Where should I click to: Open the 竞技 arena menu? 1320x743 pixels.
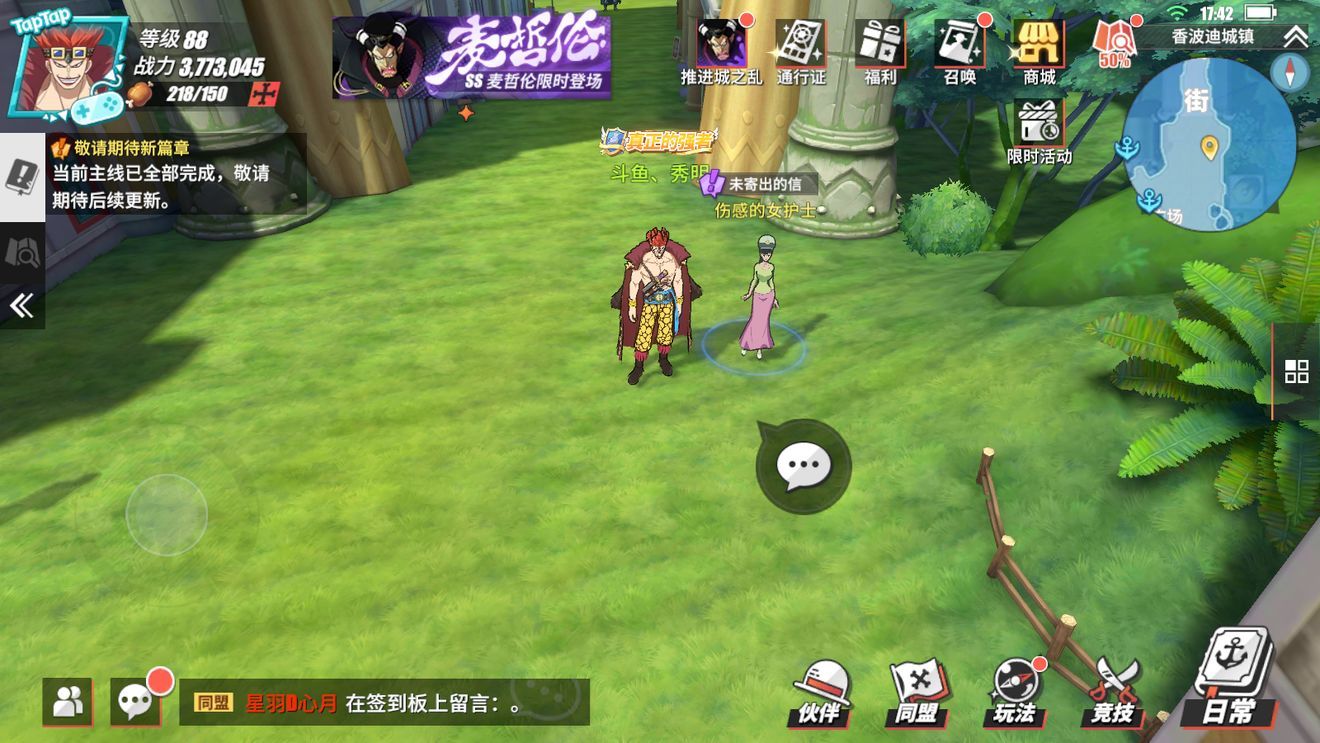[x=1113, y=693]
